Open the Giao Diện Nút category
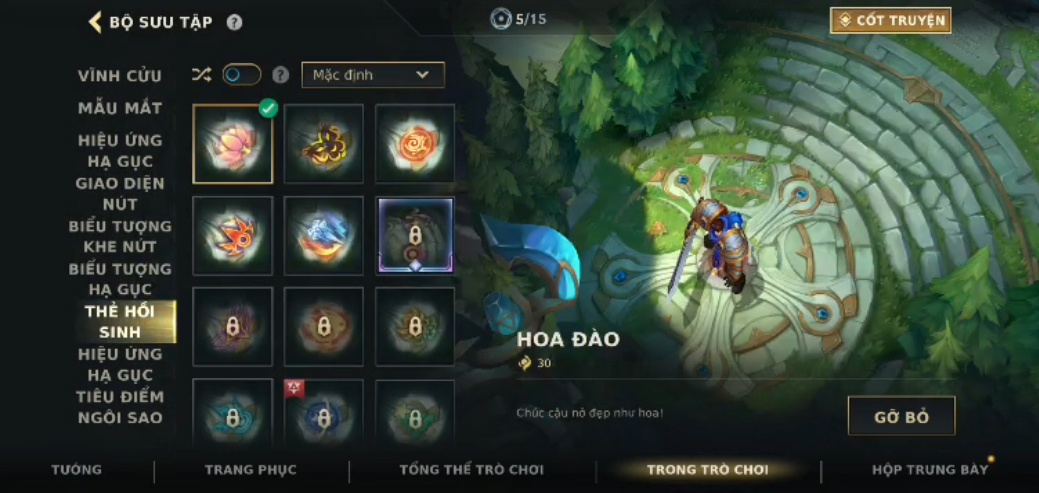1039x493 pixels. pos(120,193)
